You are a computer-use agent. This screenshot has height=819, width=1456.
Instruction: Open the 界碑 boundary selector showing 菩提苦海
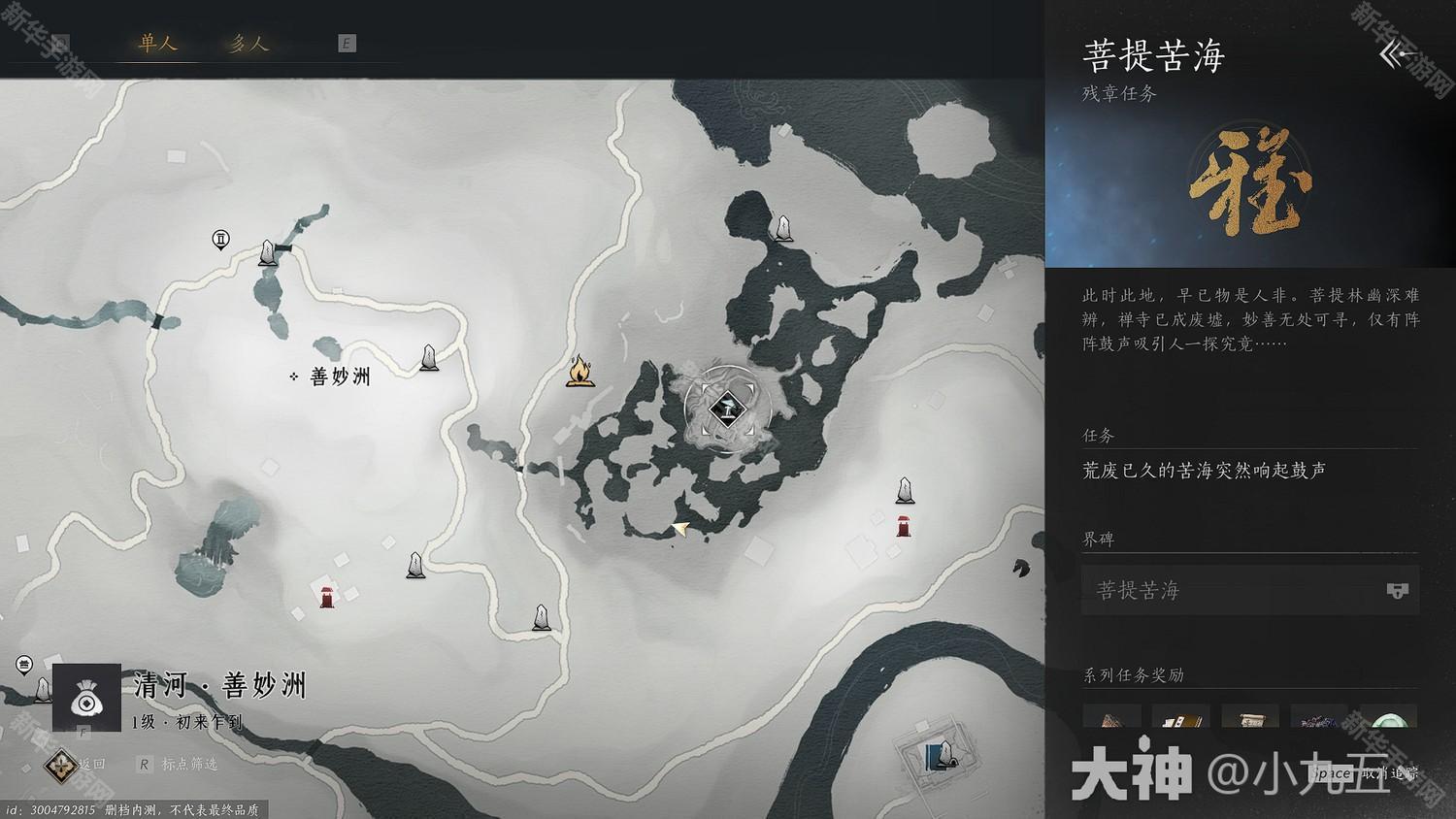click(x=1213, y=590)
